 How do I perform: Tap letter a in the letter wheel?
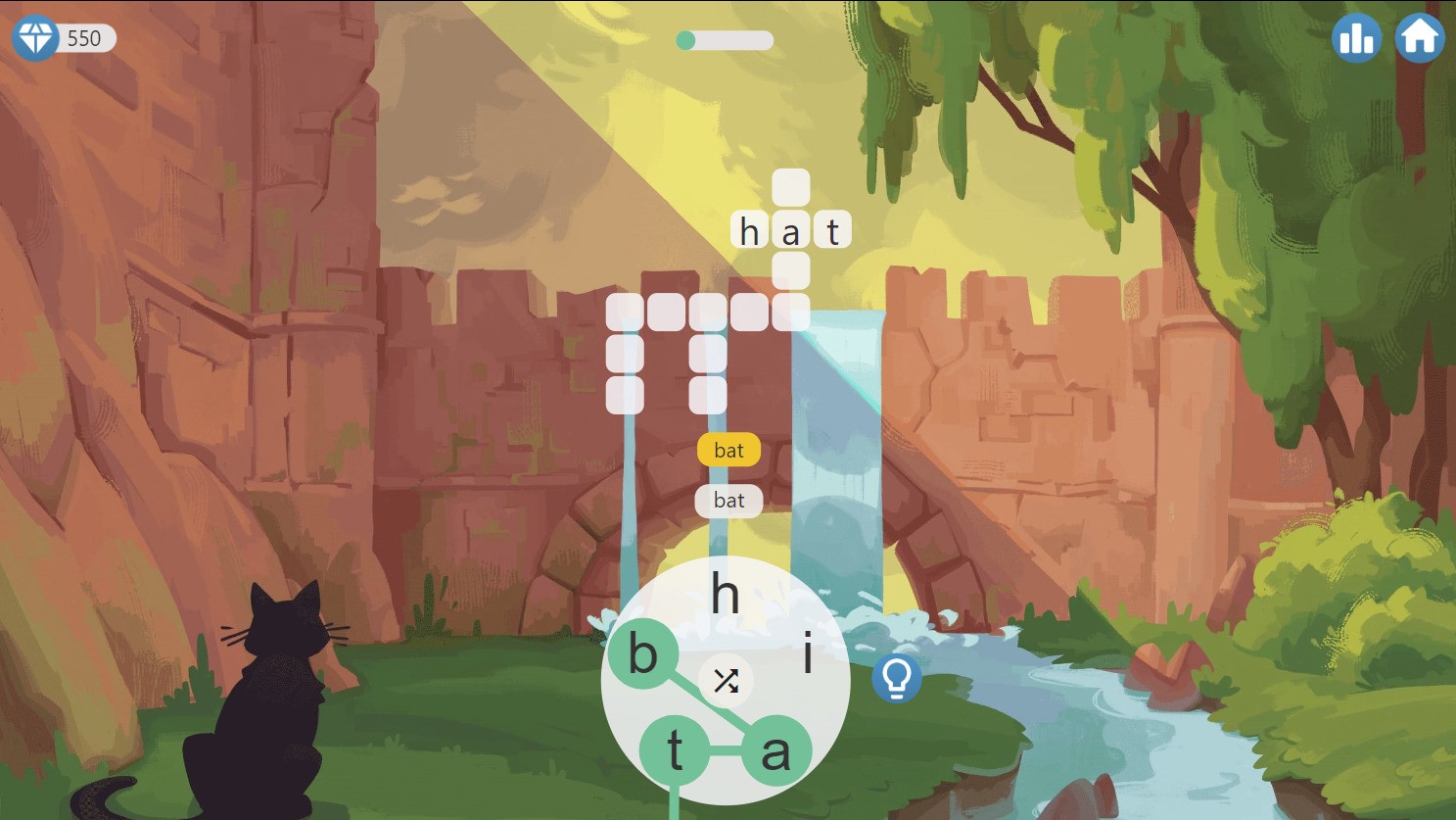[x=776, y=753]
